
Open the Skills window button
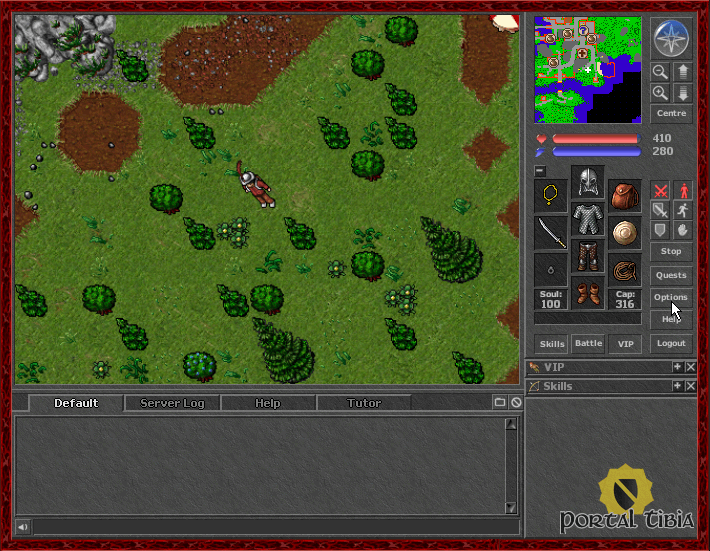[552, 343]
